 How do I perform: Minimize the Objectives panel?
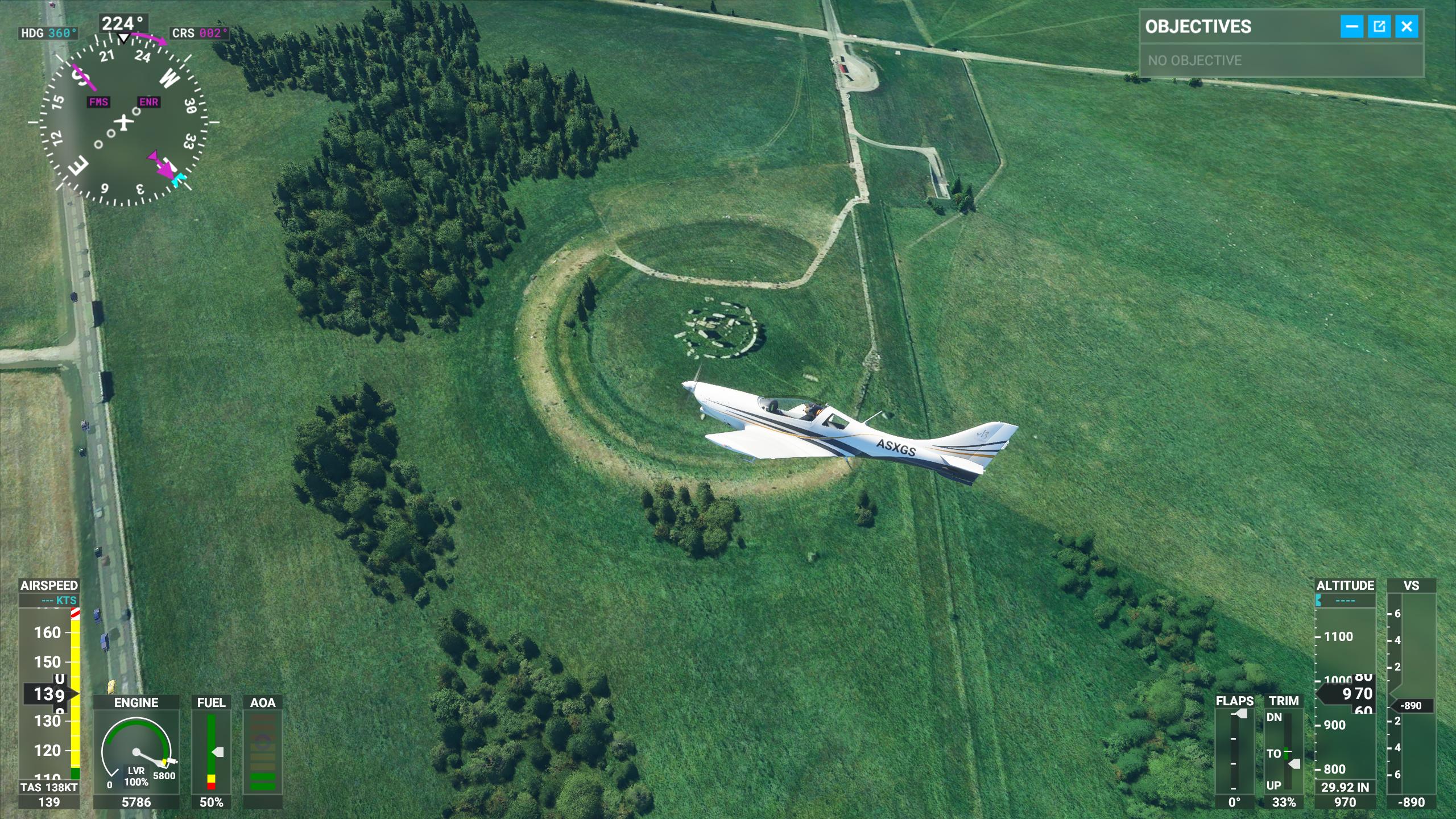click(x=1351, y=27)
